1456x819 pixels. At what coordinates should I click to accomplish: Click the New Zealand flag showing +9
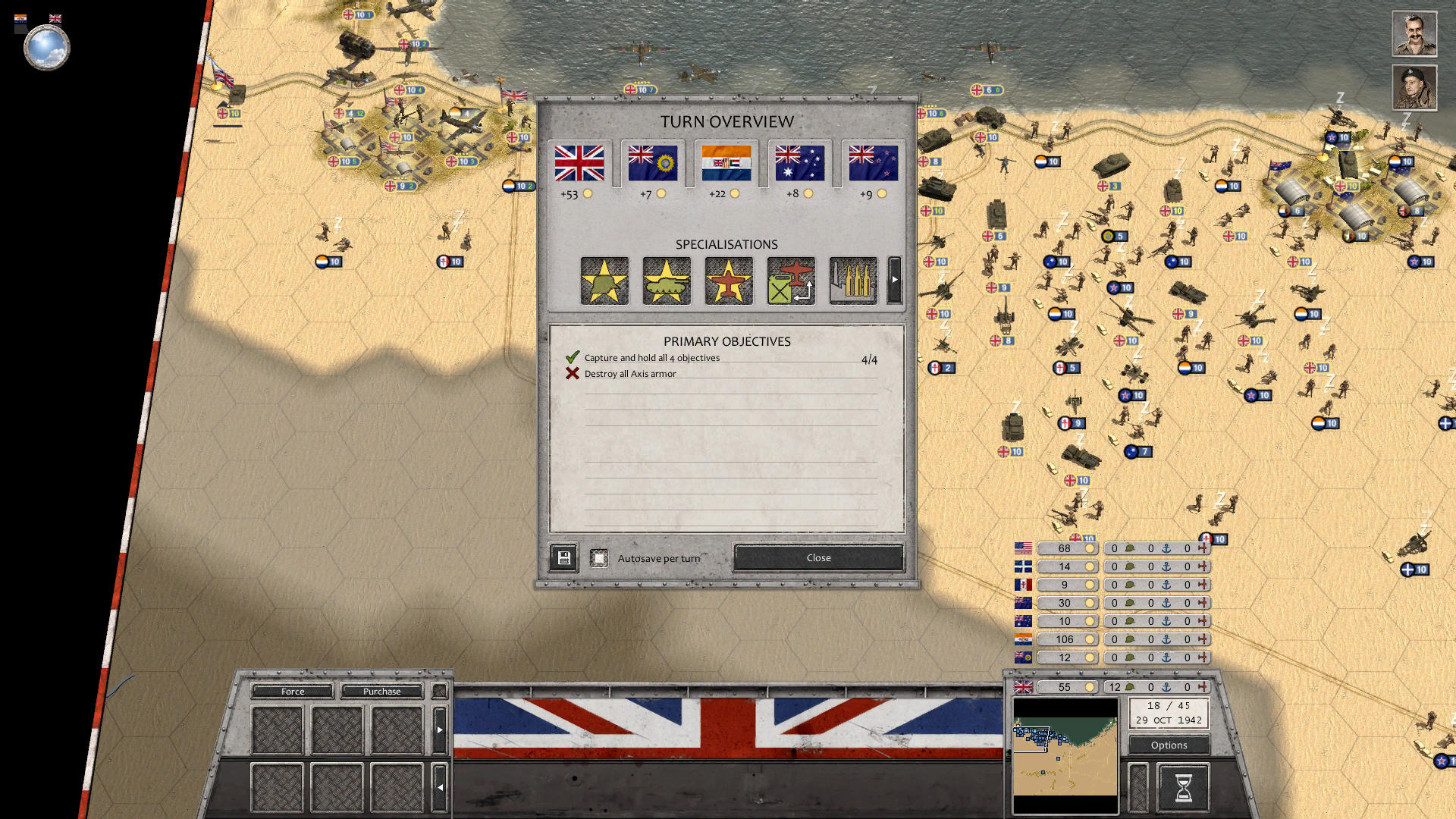pyautogui.click(x=874, y=163)
